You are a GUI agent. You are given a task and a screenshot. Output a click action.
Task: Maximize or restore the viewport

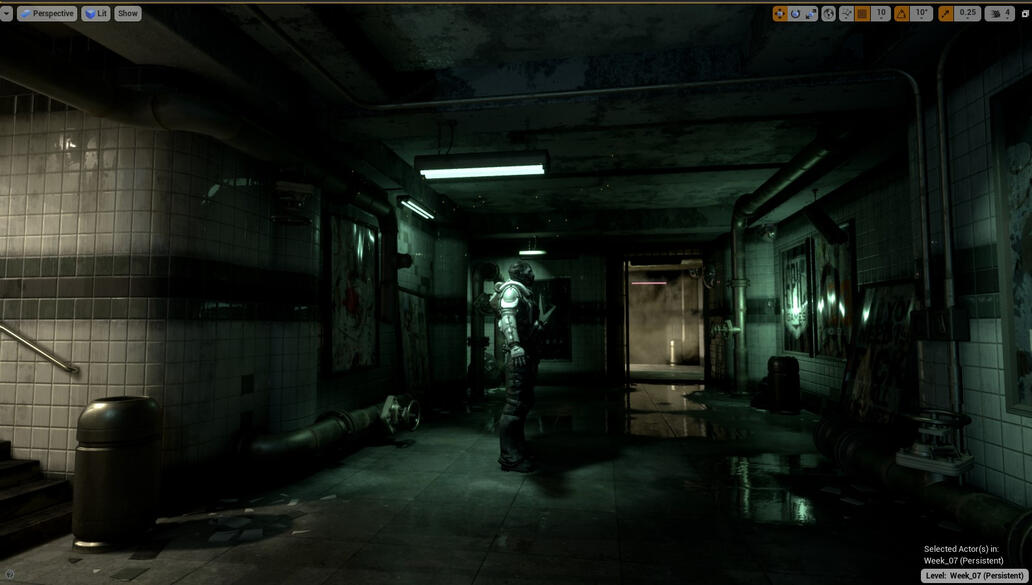pyautogui.click(x=1025, y=13)
